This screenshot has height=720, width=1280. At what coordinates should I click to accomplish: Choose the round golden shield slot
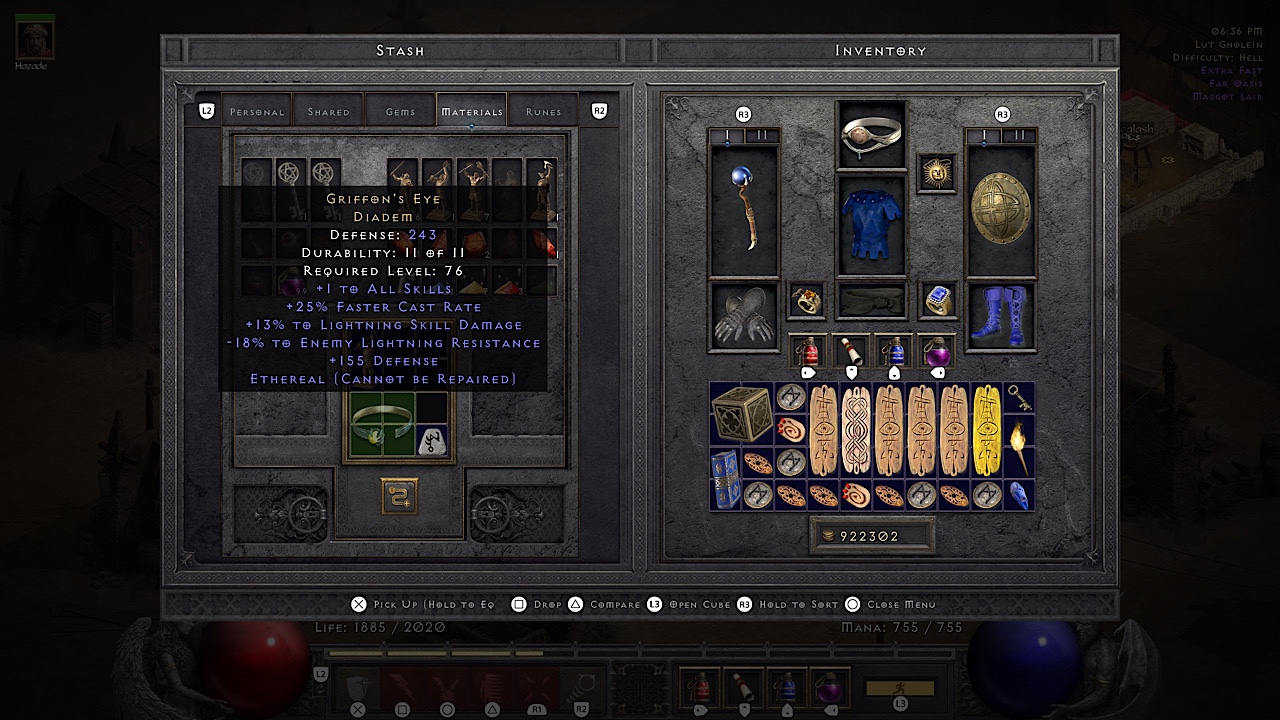pos(1000,212)
